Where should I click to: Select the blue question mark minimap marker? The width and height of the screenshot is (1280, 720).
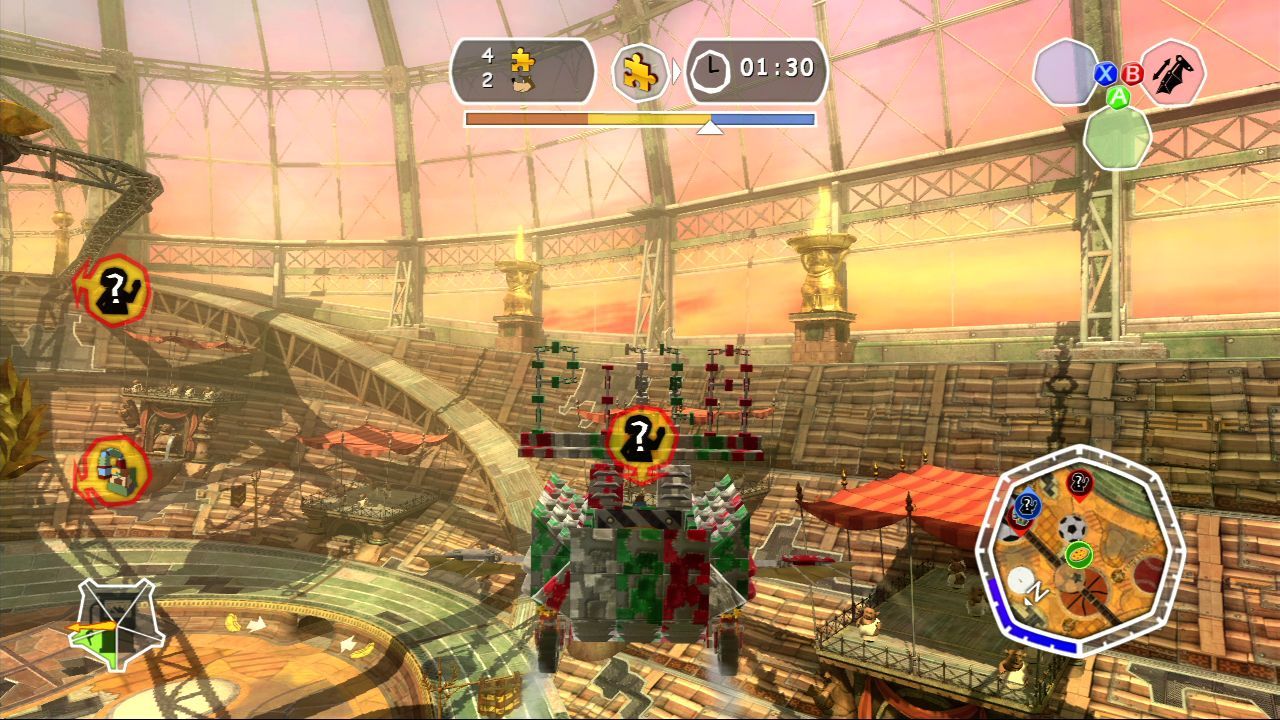[x=1027, y=506]
